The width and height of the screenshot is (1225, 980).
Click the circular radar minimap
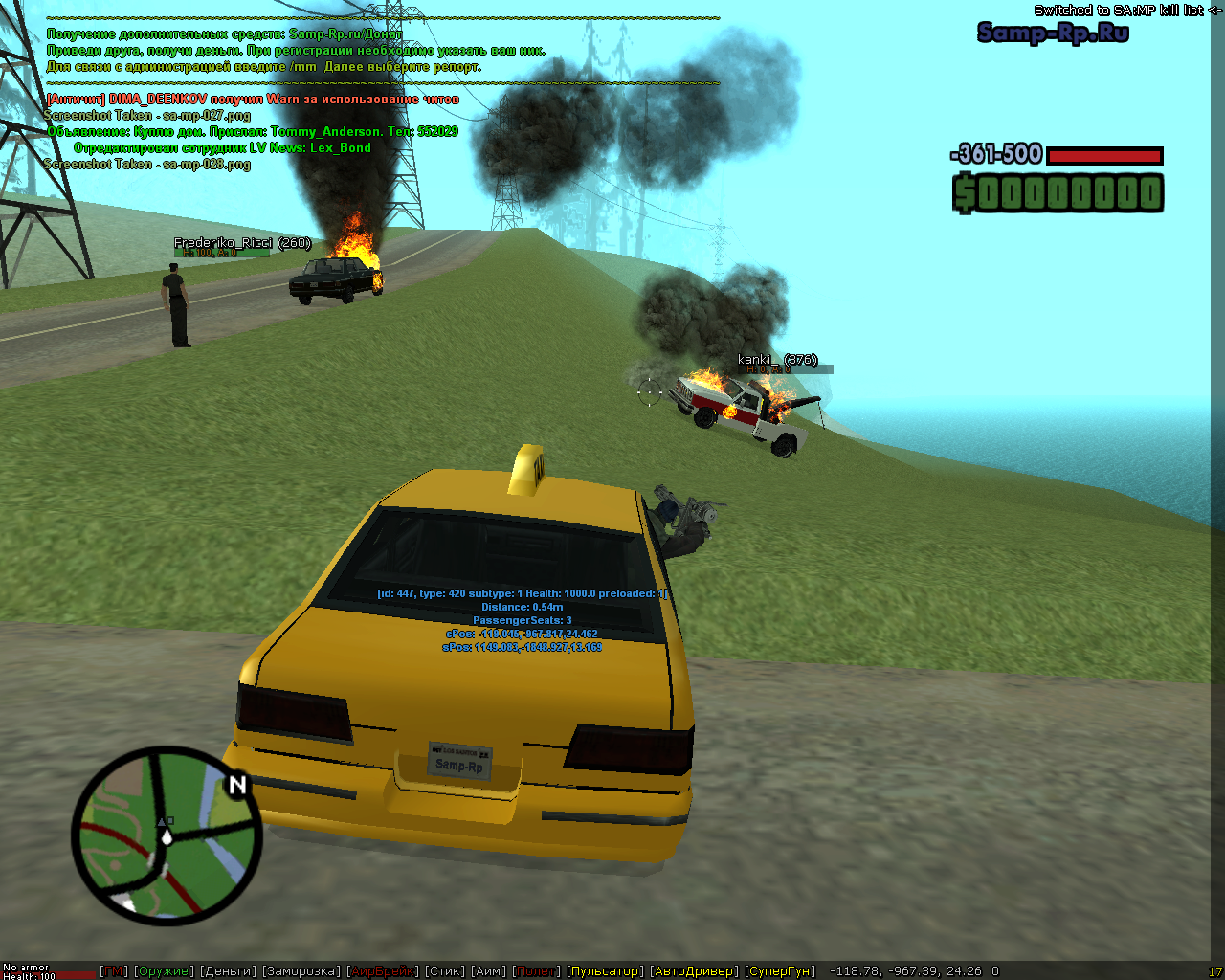coord(167,835)
